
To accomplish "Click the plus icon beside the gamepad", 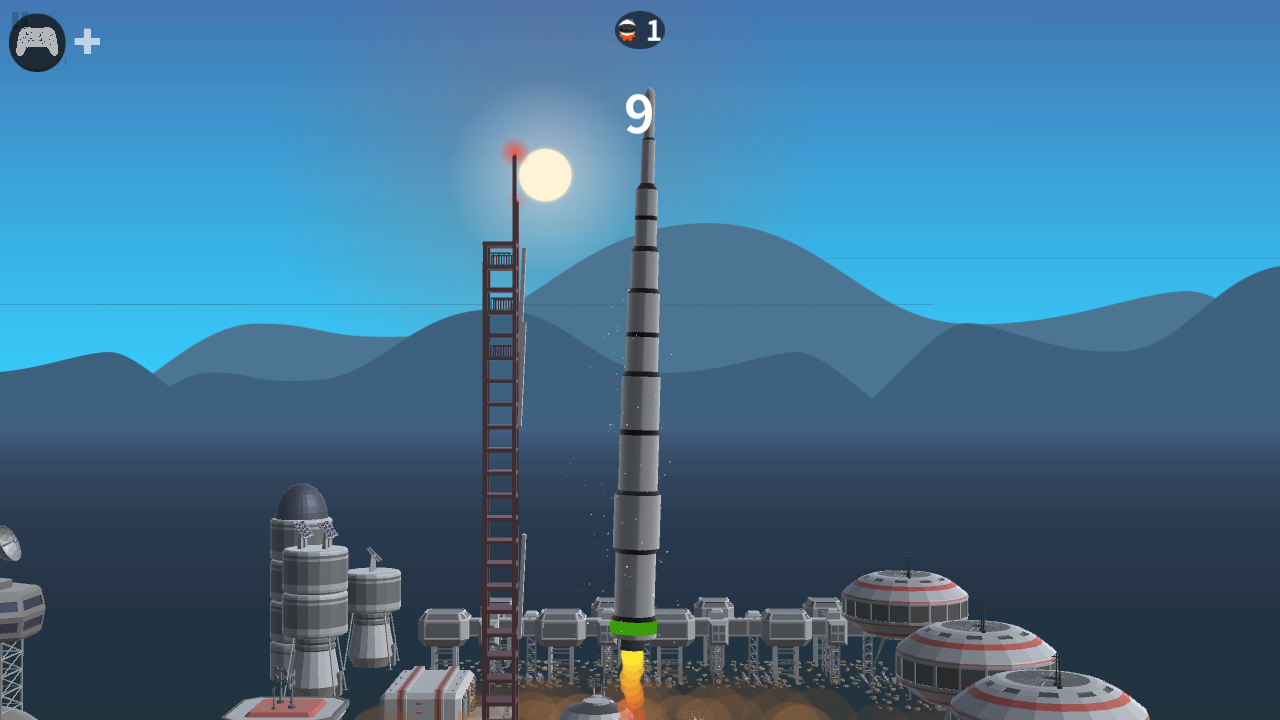I will click(86, 41).
